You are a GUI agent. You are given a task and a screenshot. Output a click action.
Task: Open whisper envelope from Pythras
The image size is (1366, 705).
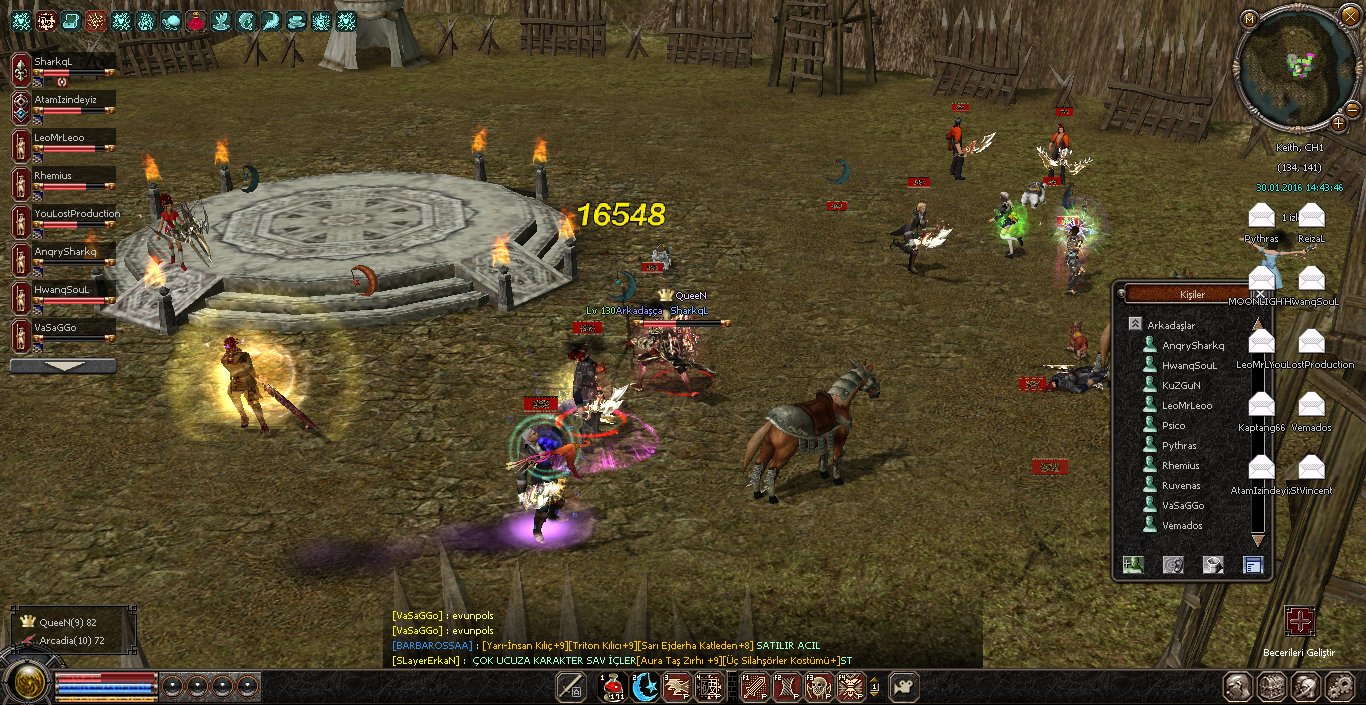tap(1262, 216)
